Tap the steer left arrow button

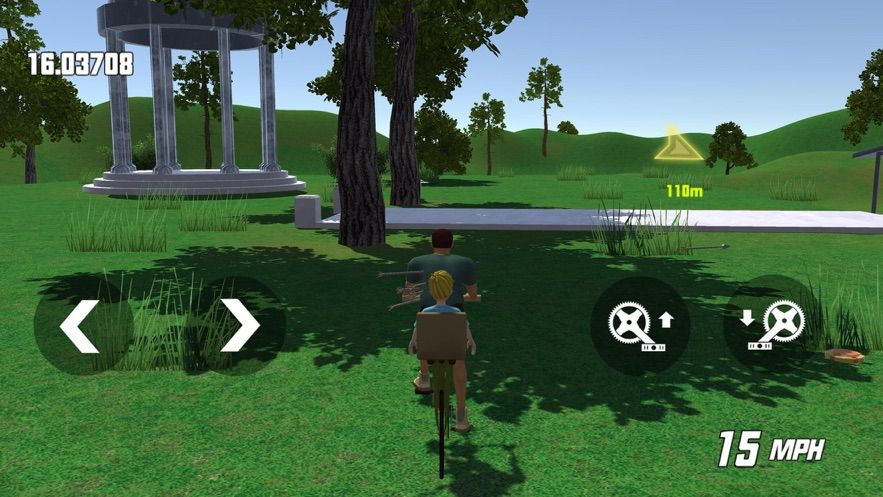pyautogui.click(x=81, y=325)
